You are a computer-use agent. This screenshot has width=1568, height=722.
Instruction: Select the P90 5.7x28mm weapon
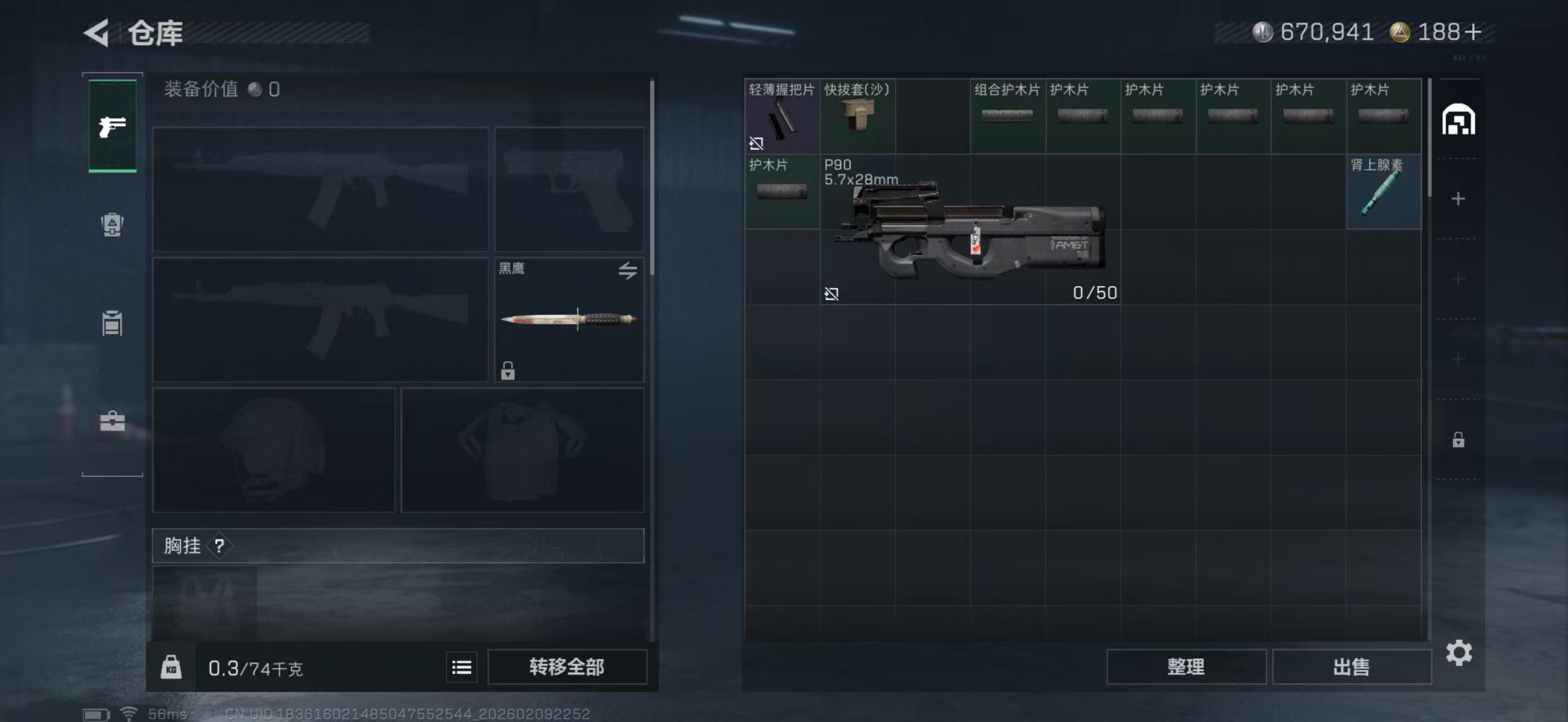click(x=970, y=230)
